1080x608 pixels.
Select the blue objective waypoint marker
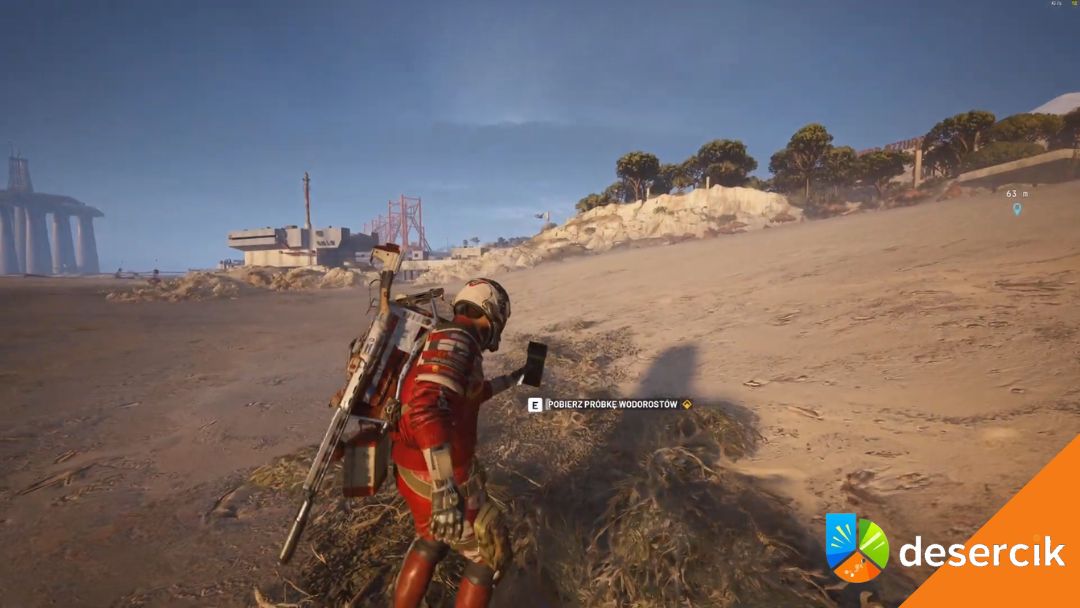pos(1017,209)
